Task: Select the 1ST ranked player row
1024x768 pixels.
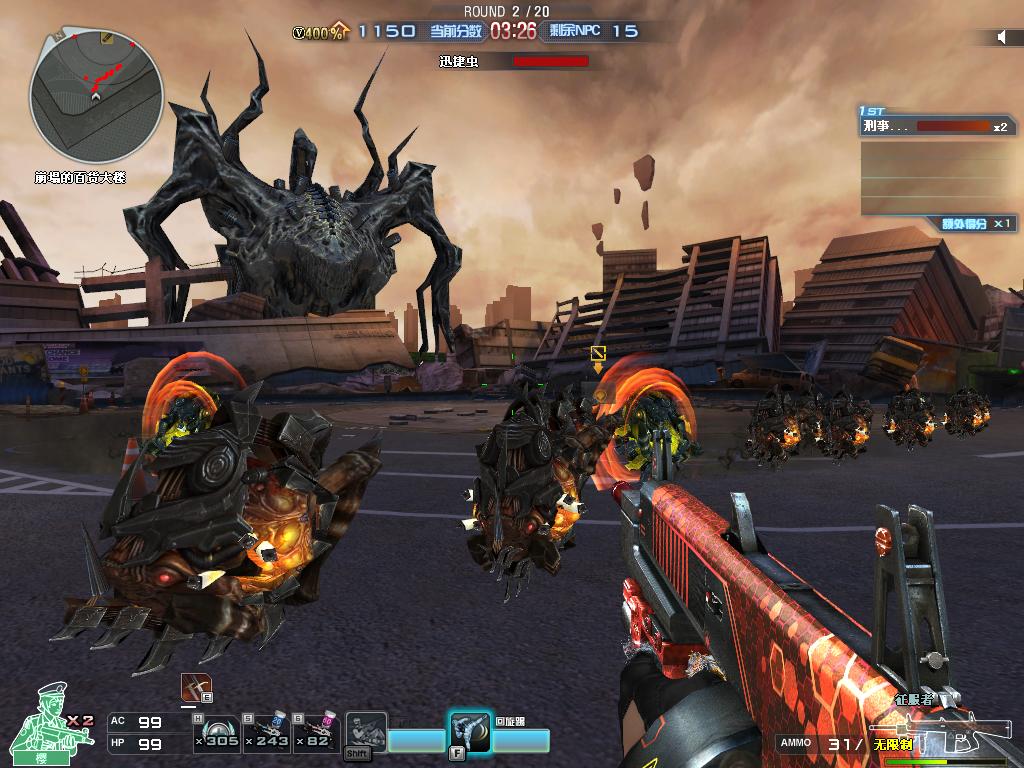Action: coord(936,127)
